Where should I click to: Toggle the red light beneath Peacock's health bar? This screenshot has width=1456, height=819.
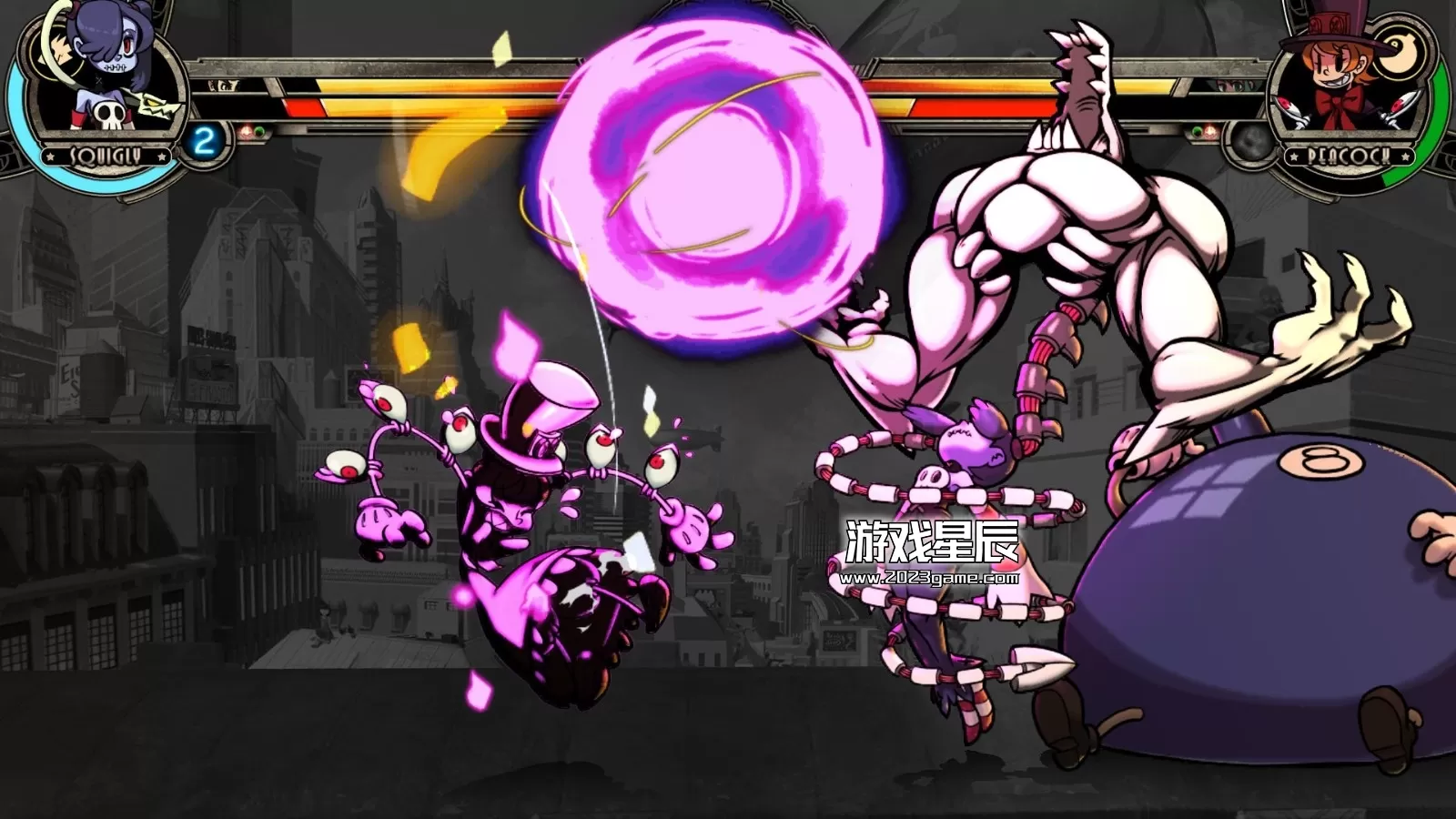point(1210,129)
